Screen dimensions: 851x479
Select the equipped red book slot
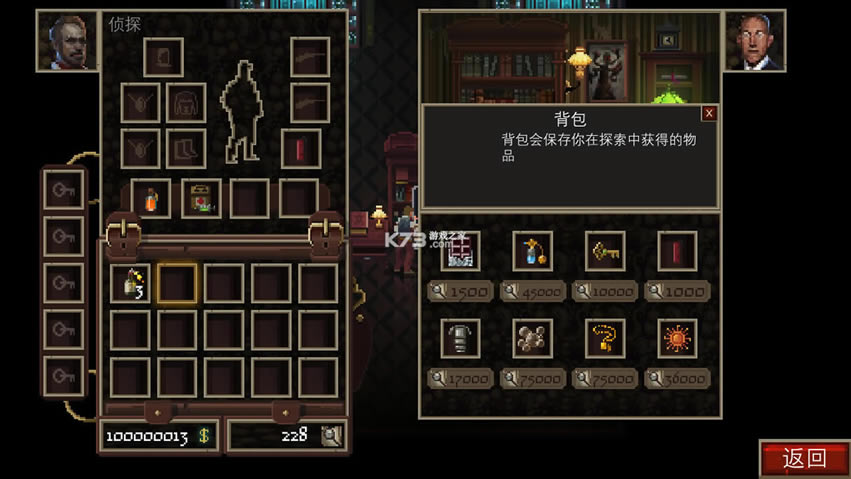[x=300, y=148]
